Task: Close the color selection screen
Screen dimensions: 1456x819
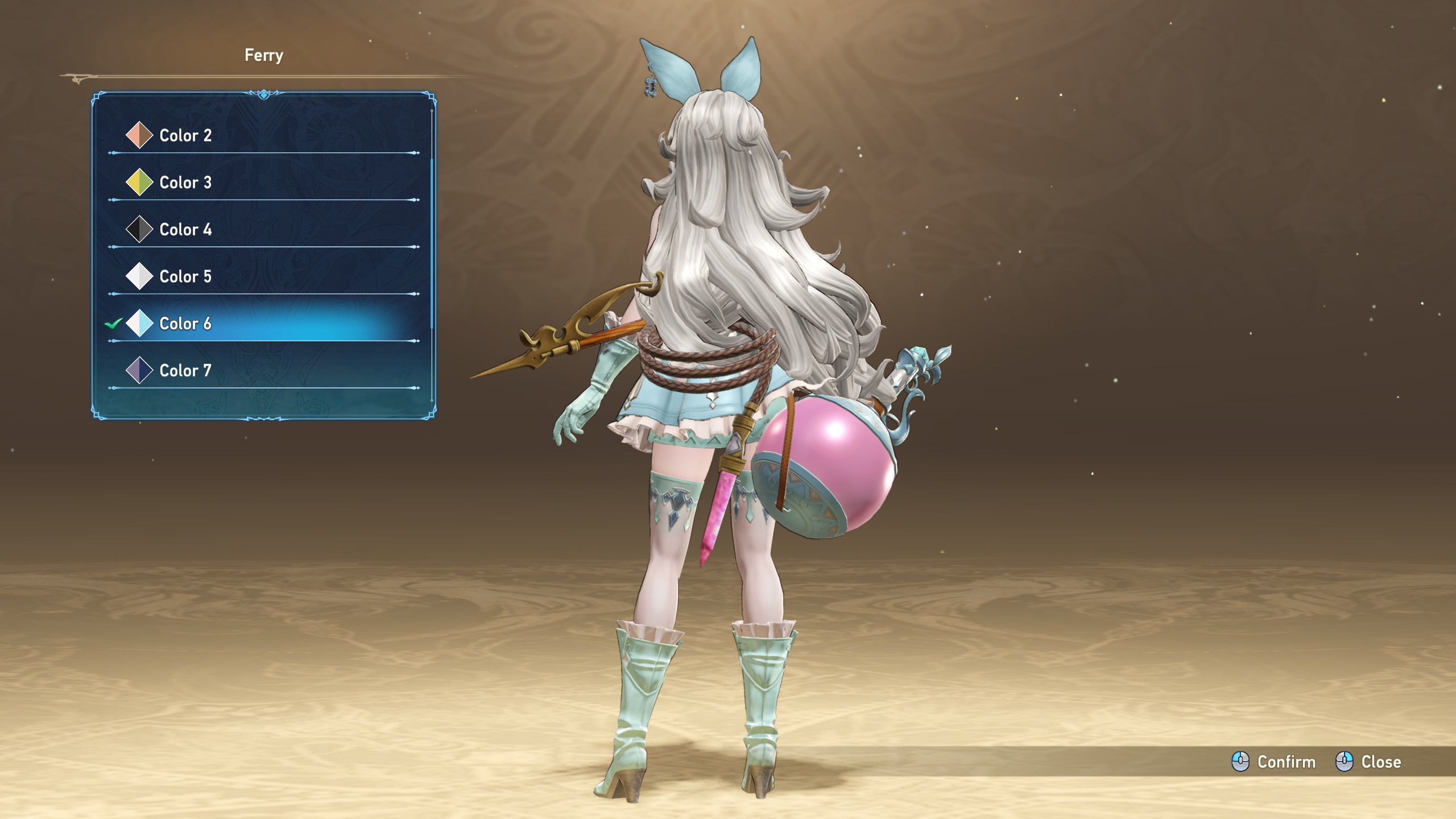Action: pos(1368,762)
